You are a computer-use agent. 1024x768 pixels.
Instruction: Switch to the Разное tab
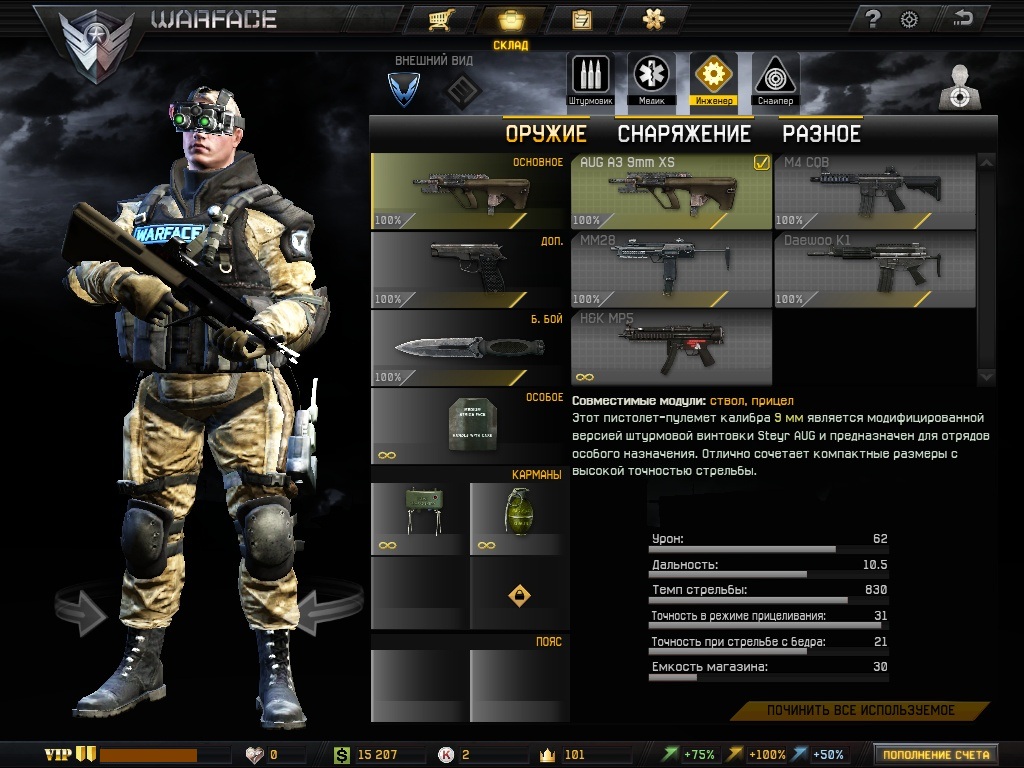click(x=821, y=133)
